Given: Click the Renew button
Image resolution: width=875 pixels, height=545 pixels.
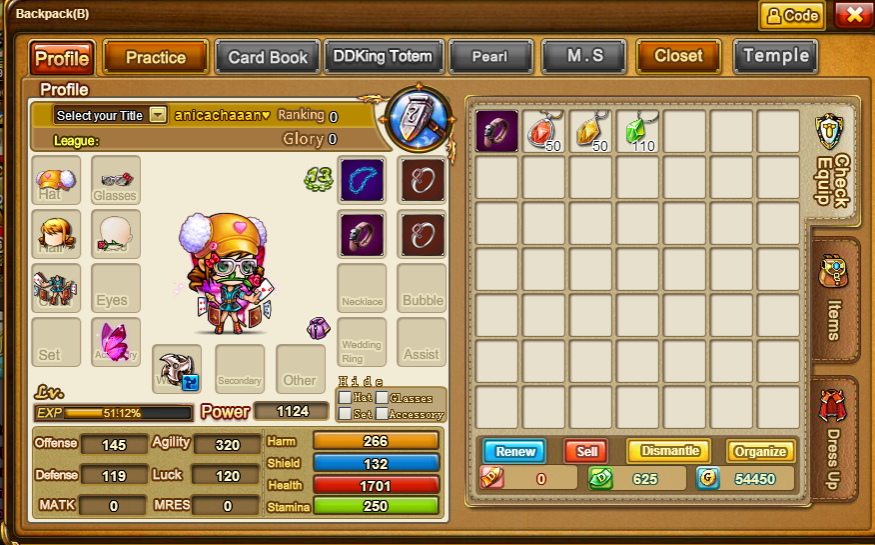Looking at the screenshot, I should click(x=515, y=451).
